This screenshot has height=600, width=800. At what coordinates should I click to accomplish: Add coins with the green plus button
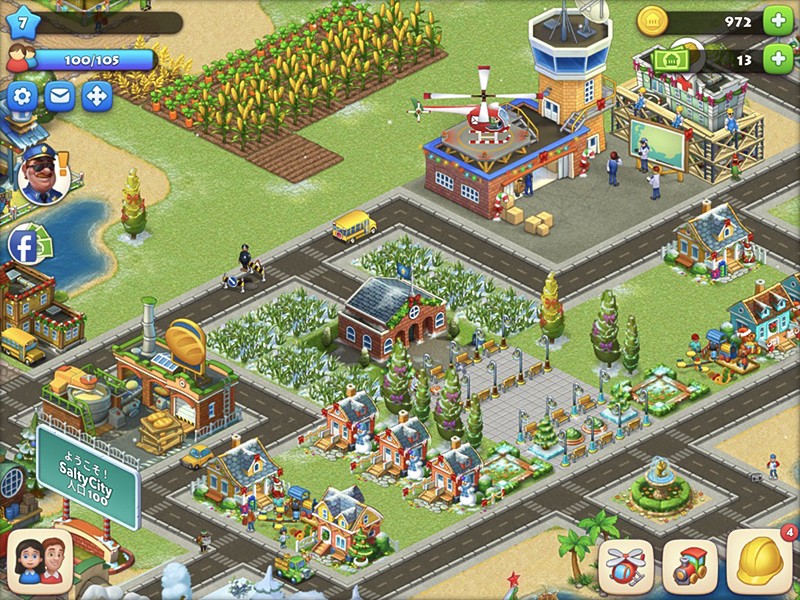point(777,20)
